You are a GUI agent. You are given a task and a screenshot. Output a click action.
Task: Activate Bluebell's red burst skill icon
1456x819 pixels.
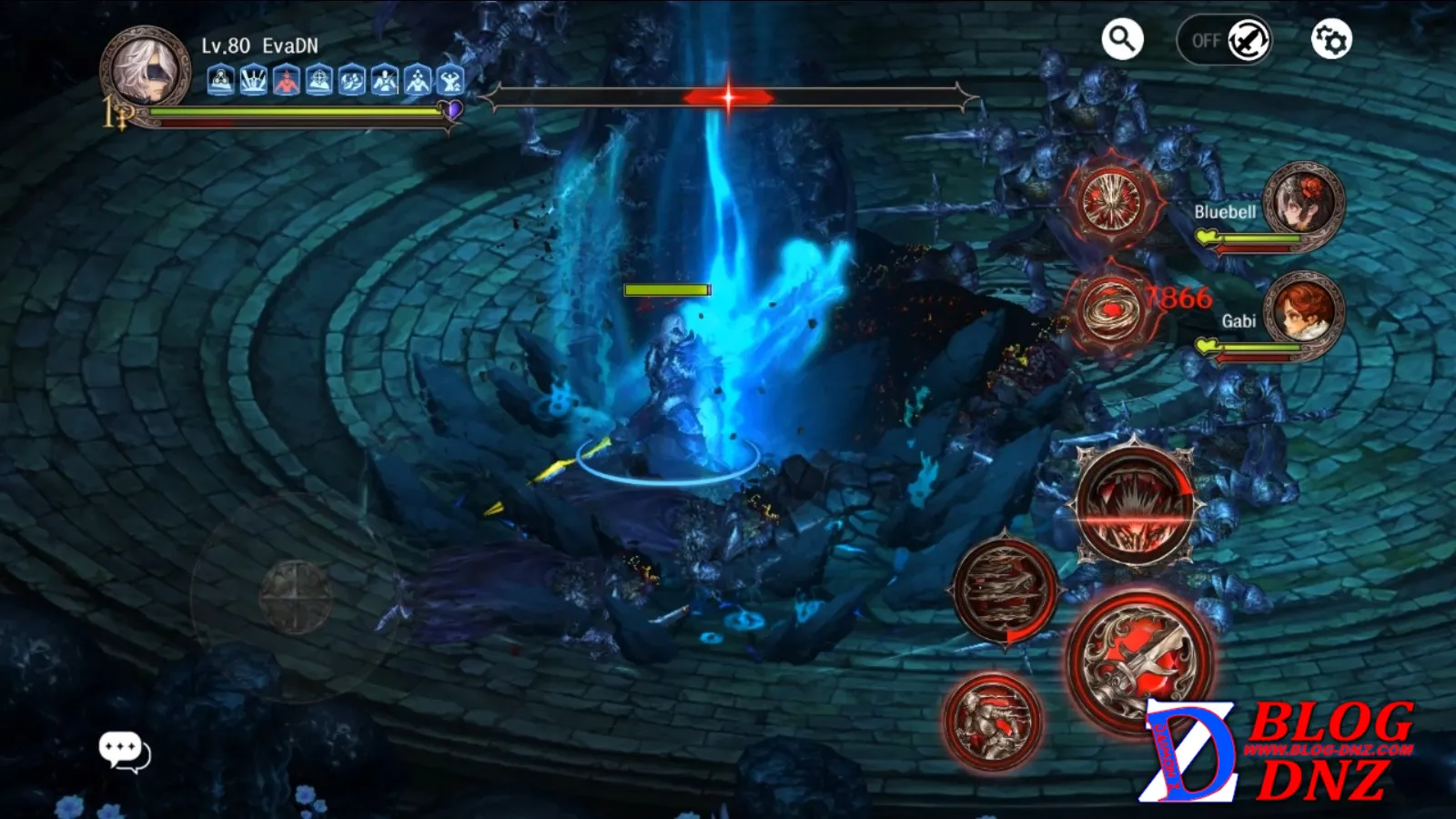coord(1110,201)
